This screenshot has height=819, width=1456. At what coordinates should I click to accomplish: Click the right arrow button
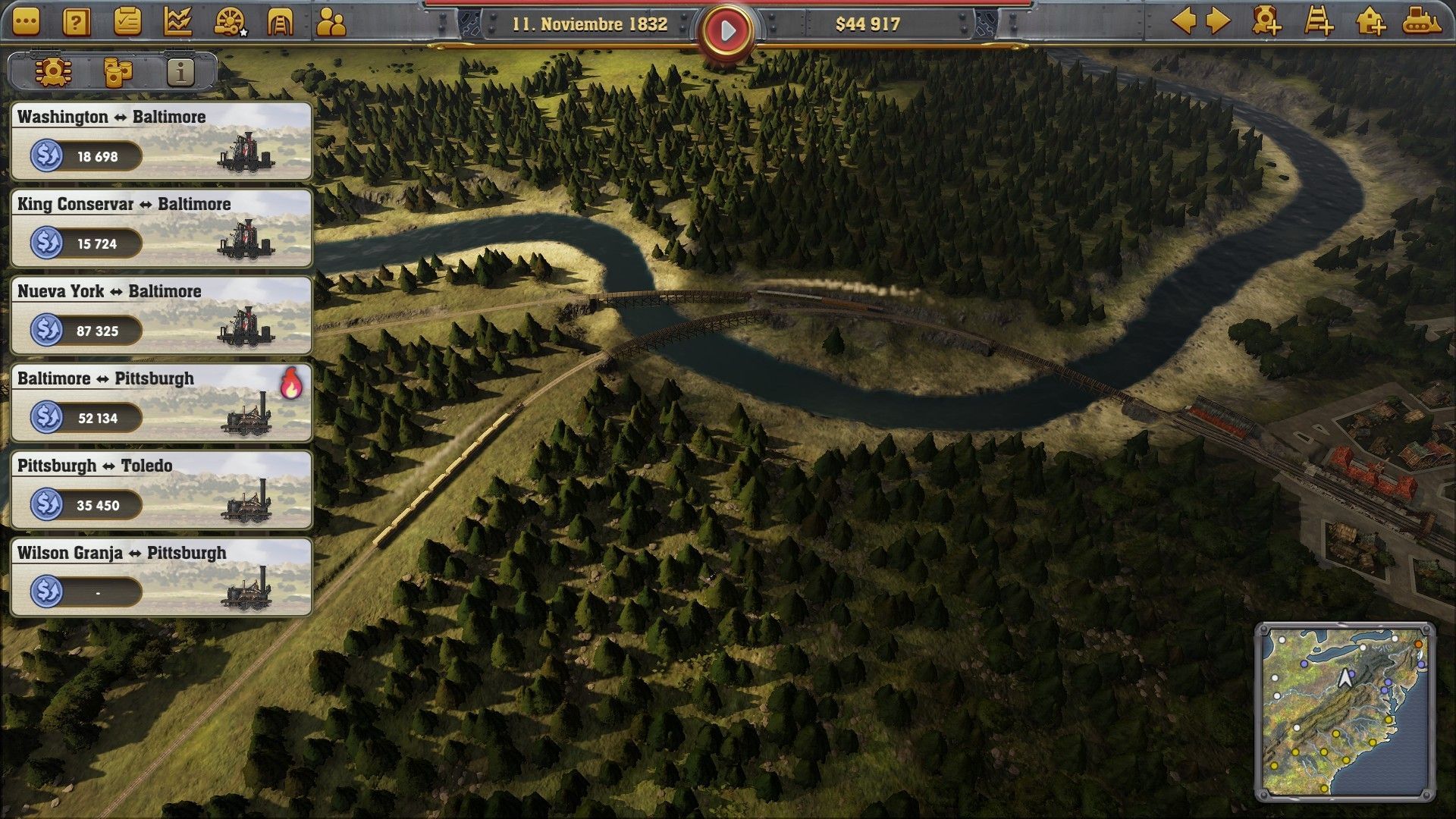(x=1218, y=21)
